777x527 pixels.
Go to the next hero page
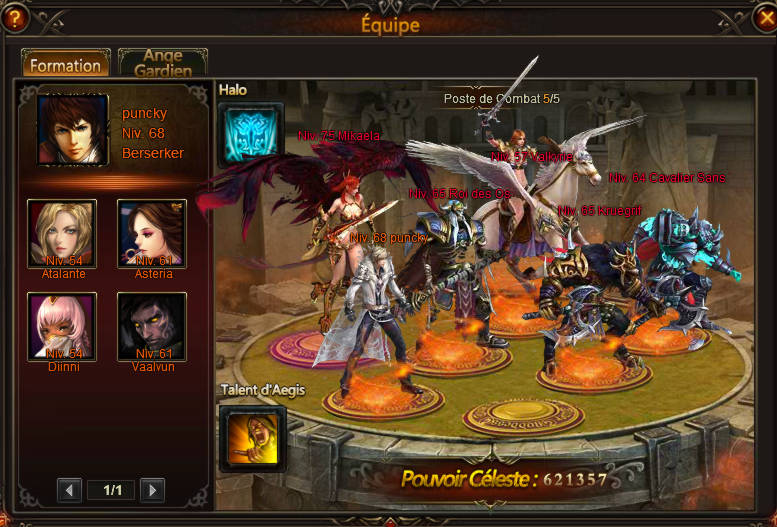[x=152, y=490]
